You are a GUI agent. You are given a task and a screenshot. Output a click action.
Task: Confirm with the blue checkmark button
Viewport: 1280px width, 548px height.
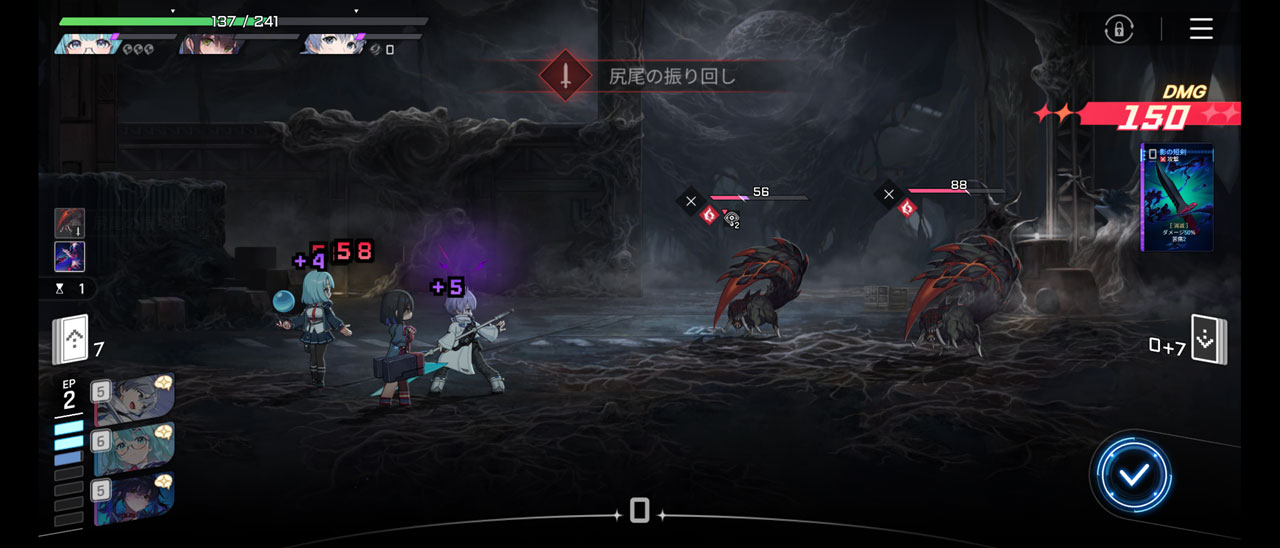click(1133, 476)
